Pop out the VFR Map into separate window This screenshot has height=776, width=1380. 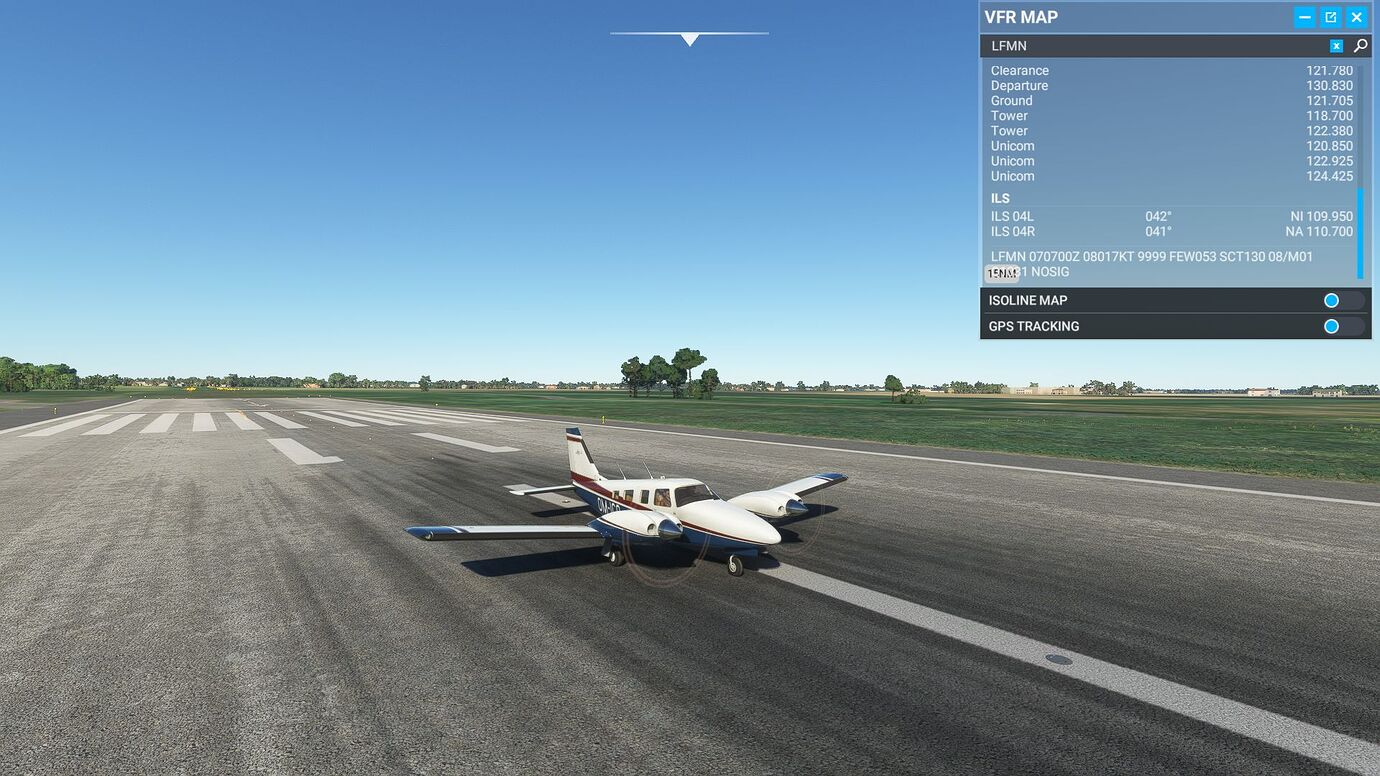[1330, 16]
